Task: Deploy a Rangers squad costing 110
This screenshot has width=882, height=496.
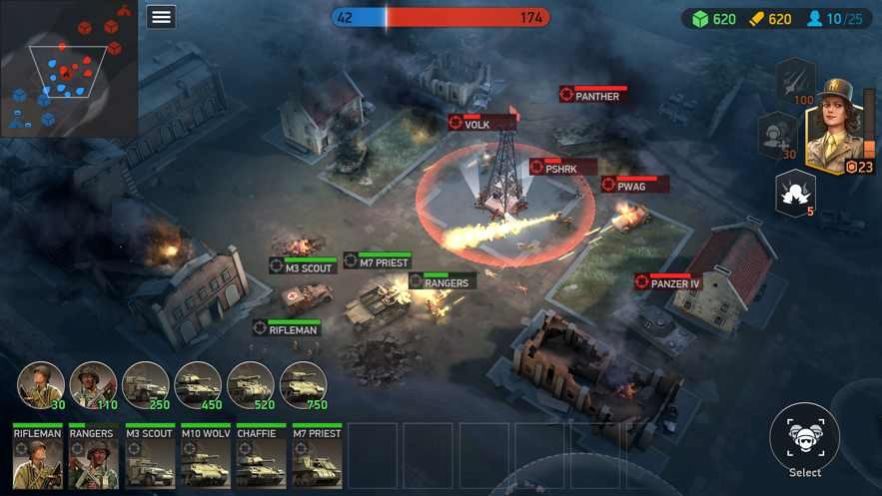Action: (93, 384)
